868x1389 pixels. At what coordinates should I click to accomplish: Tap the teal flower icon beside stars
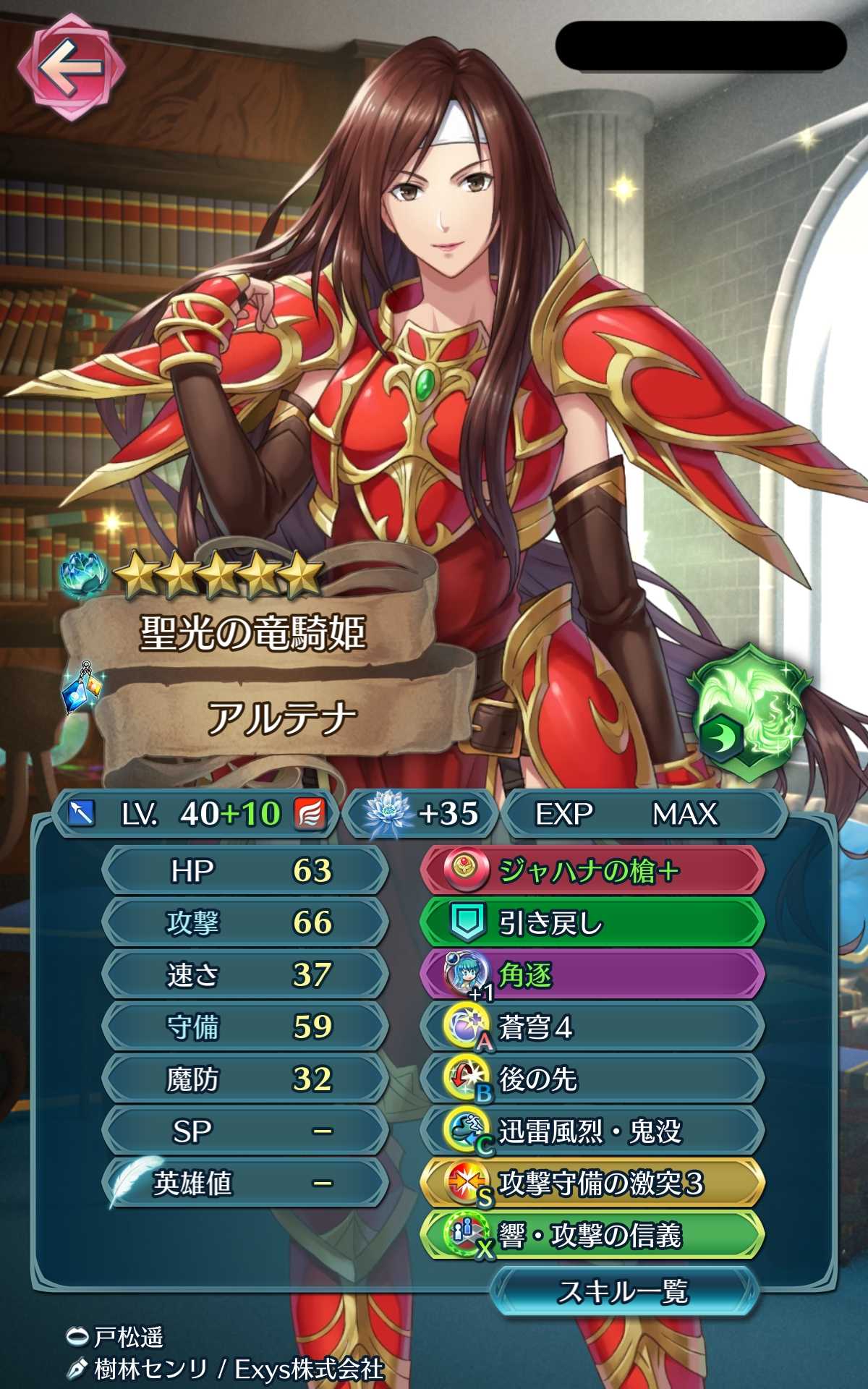pos(83,574)
